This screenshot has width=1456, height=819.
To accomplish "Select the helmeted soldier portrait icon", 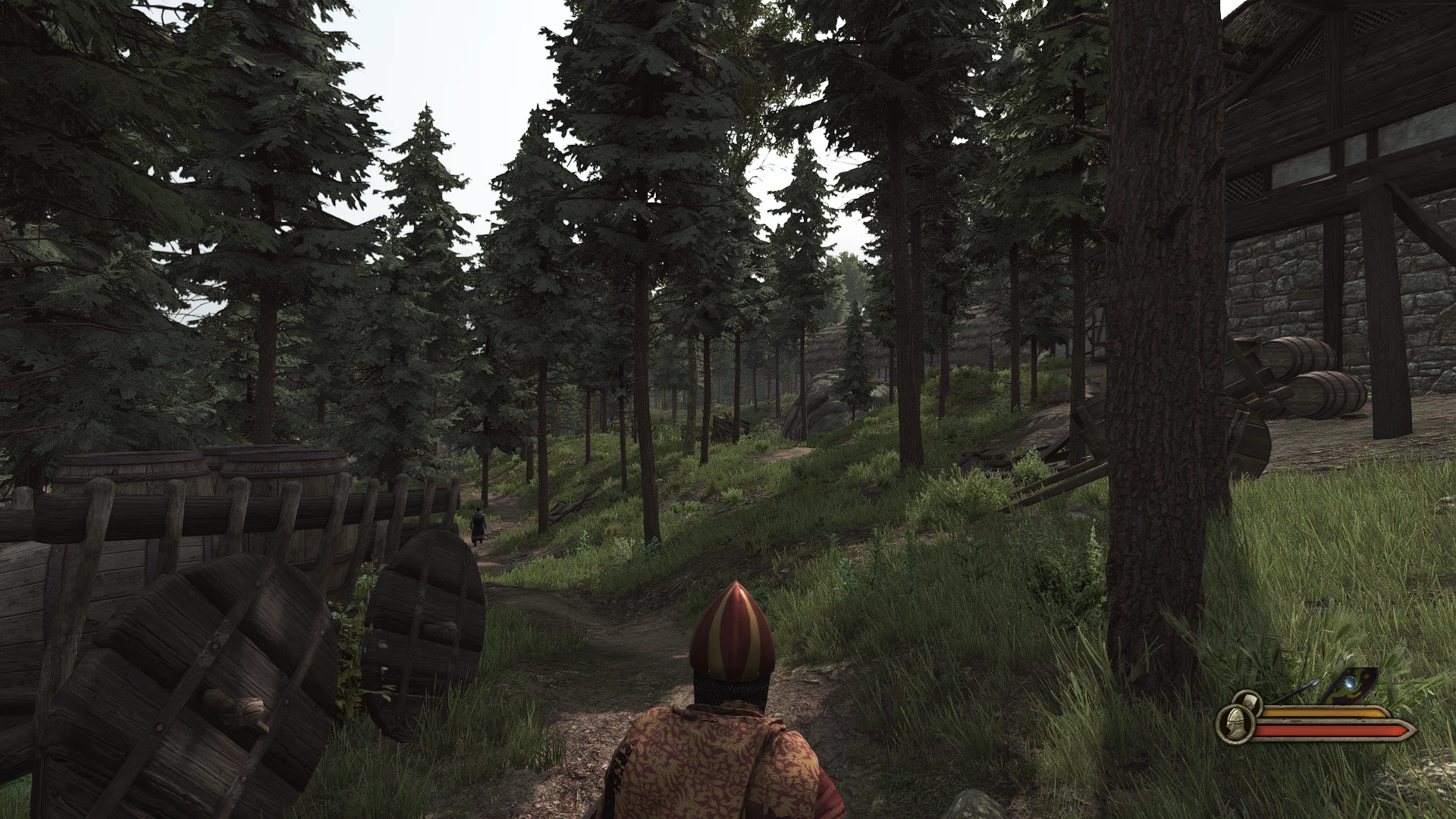I will 1235,724.
